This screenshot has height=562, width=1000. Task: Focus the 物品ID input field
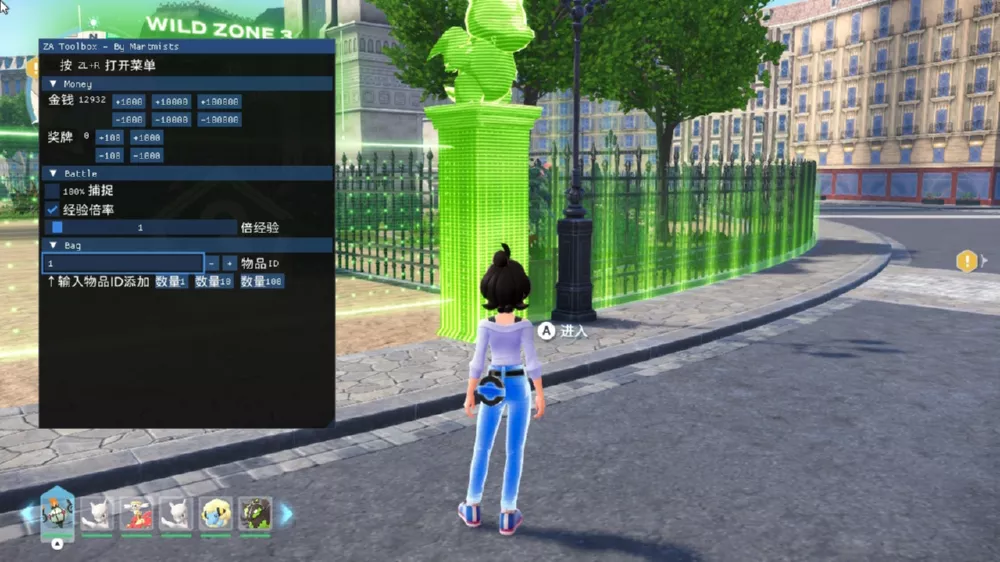tap(122, 263)
